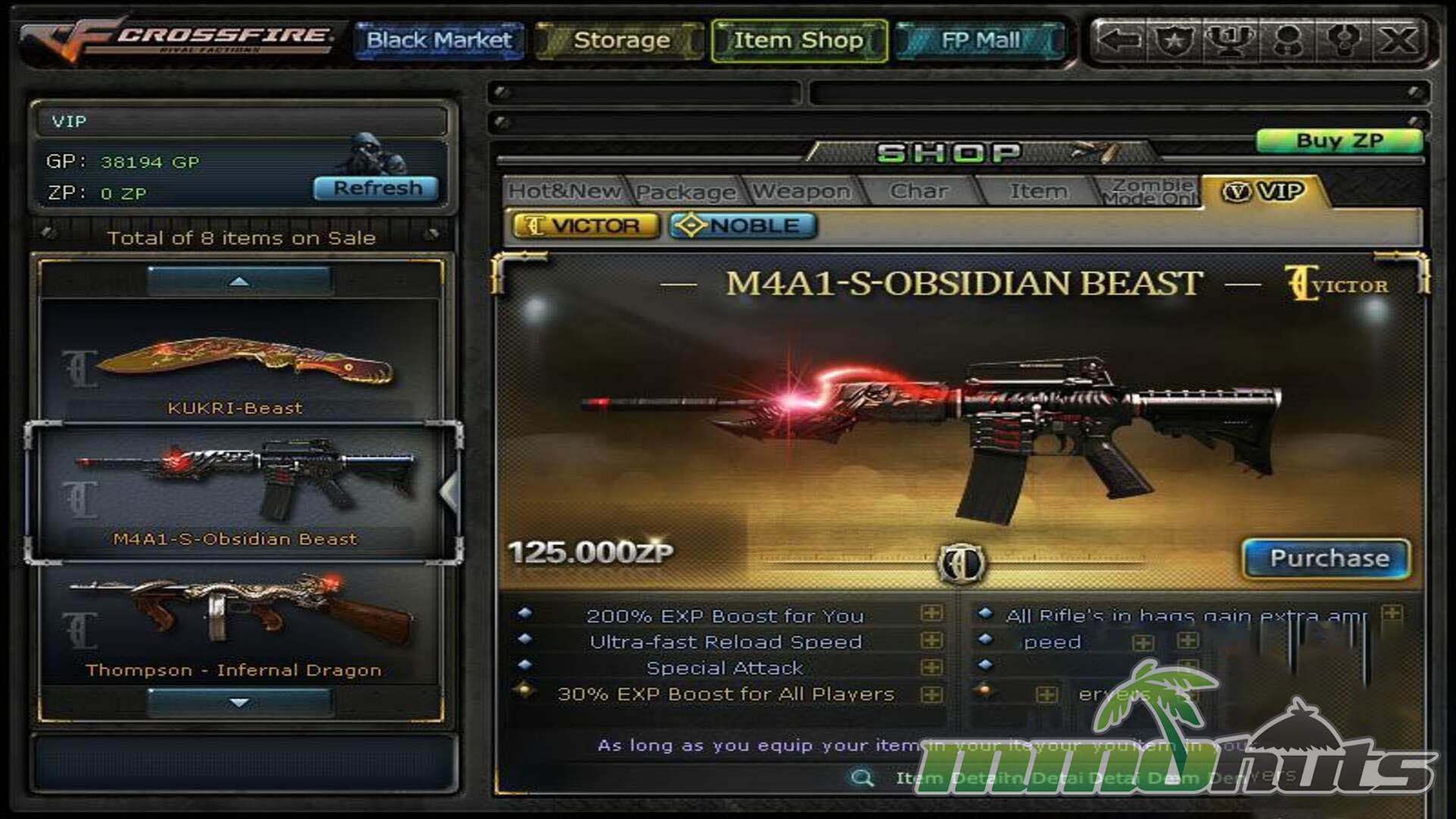Select the Thompson Infernal Dragon item

pos(239,626)
